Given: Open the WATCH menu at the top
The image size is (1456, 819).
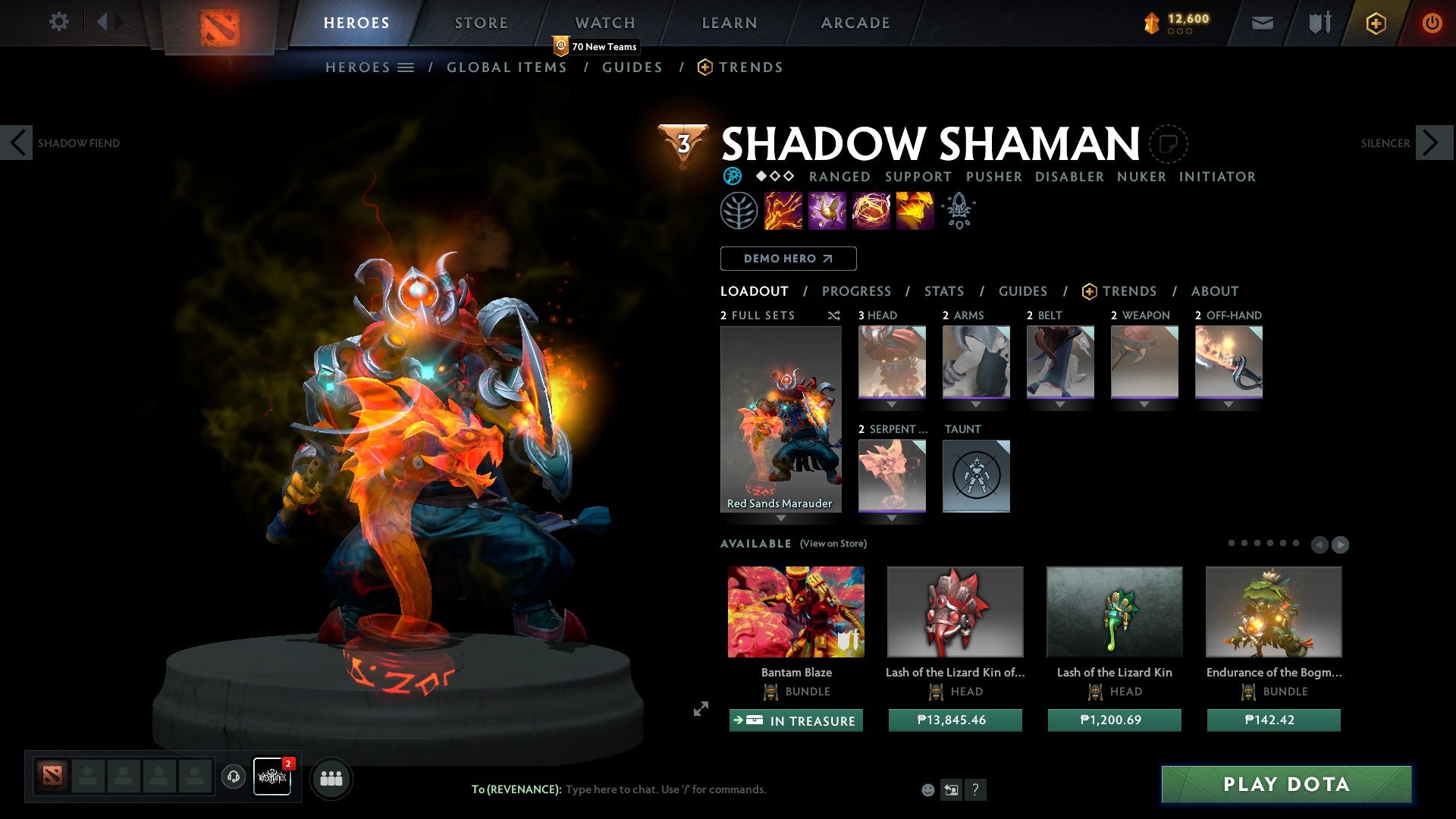Looking at the screenshot, I should [x=604, y=22].
